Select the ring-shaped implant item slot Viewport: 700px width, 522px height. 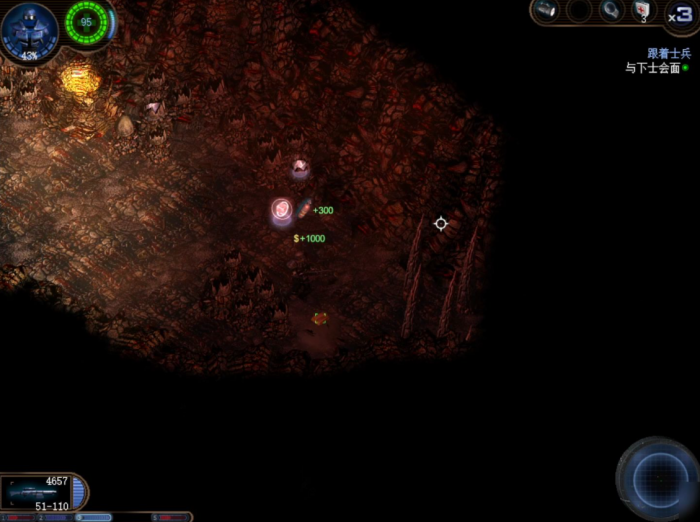(x=611, y=11)
